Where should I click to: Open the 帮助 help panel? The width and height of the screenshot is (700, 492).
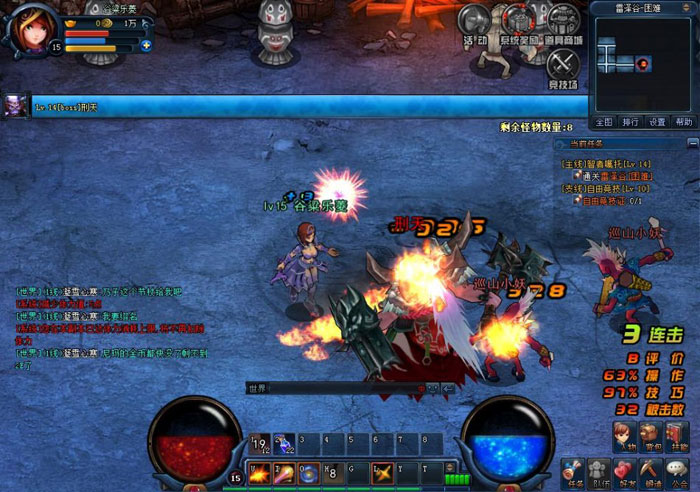tap(683, 122)
